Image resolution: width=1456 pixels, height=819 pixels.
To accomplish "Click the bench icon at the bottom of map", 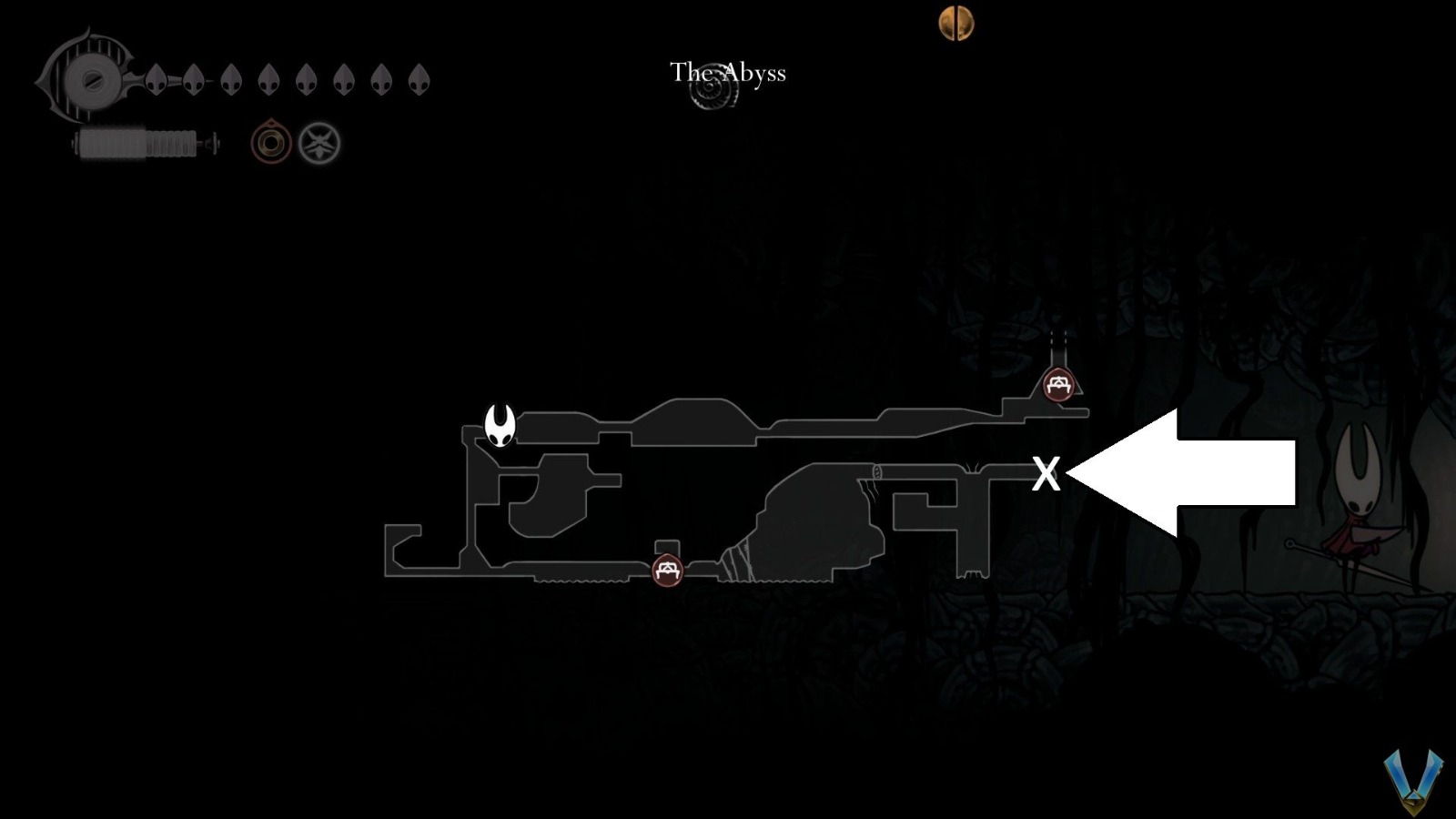I will (667, 572).
